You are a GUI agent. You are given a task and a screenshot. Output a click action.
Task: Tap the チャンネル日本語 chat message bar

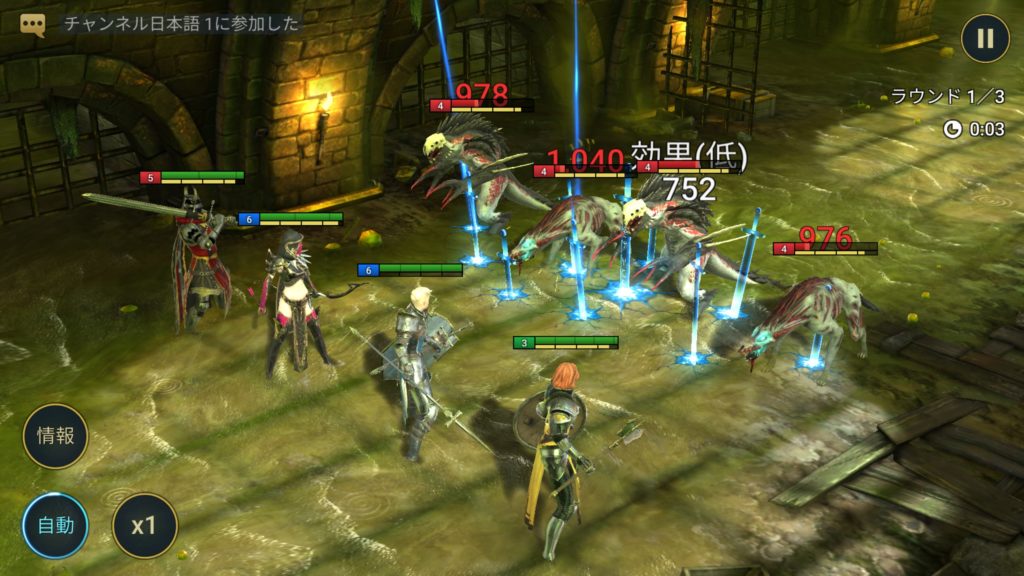tap(182, 25)
